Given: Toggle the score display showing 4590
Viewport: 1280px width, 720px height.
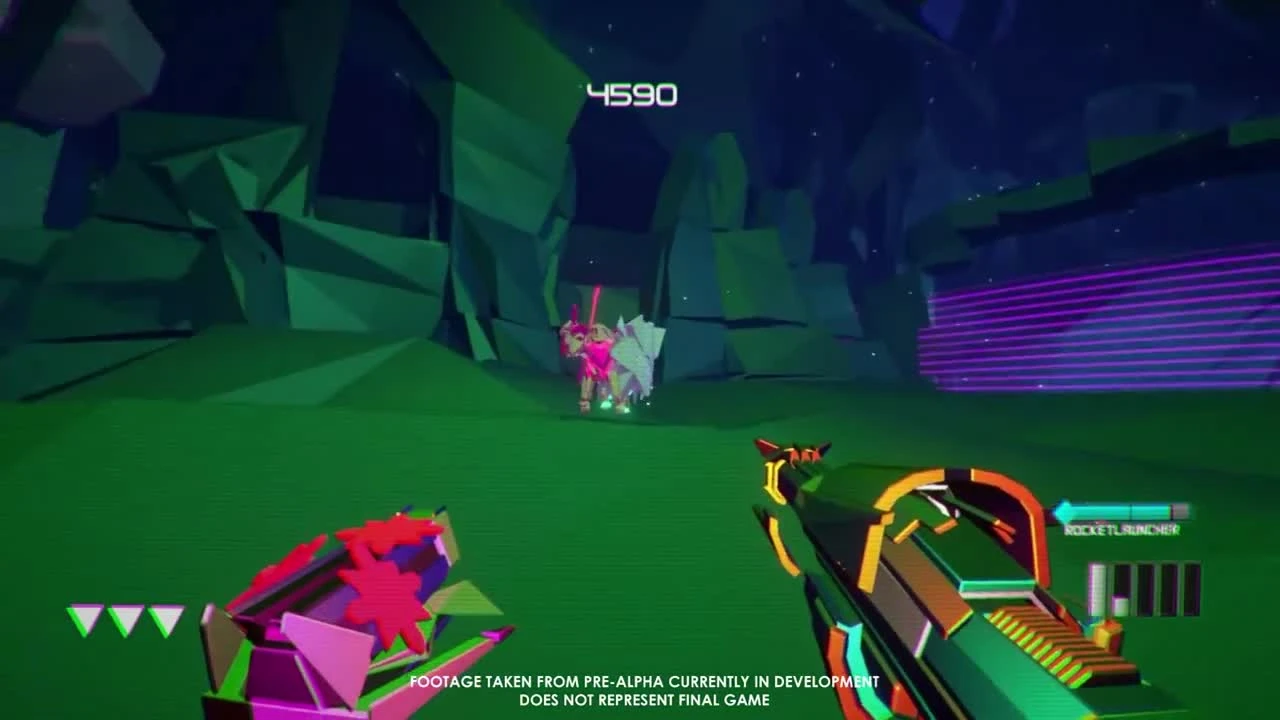Looking at the screenshot, I should pyautogui.click(x=633, y=95).
